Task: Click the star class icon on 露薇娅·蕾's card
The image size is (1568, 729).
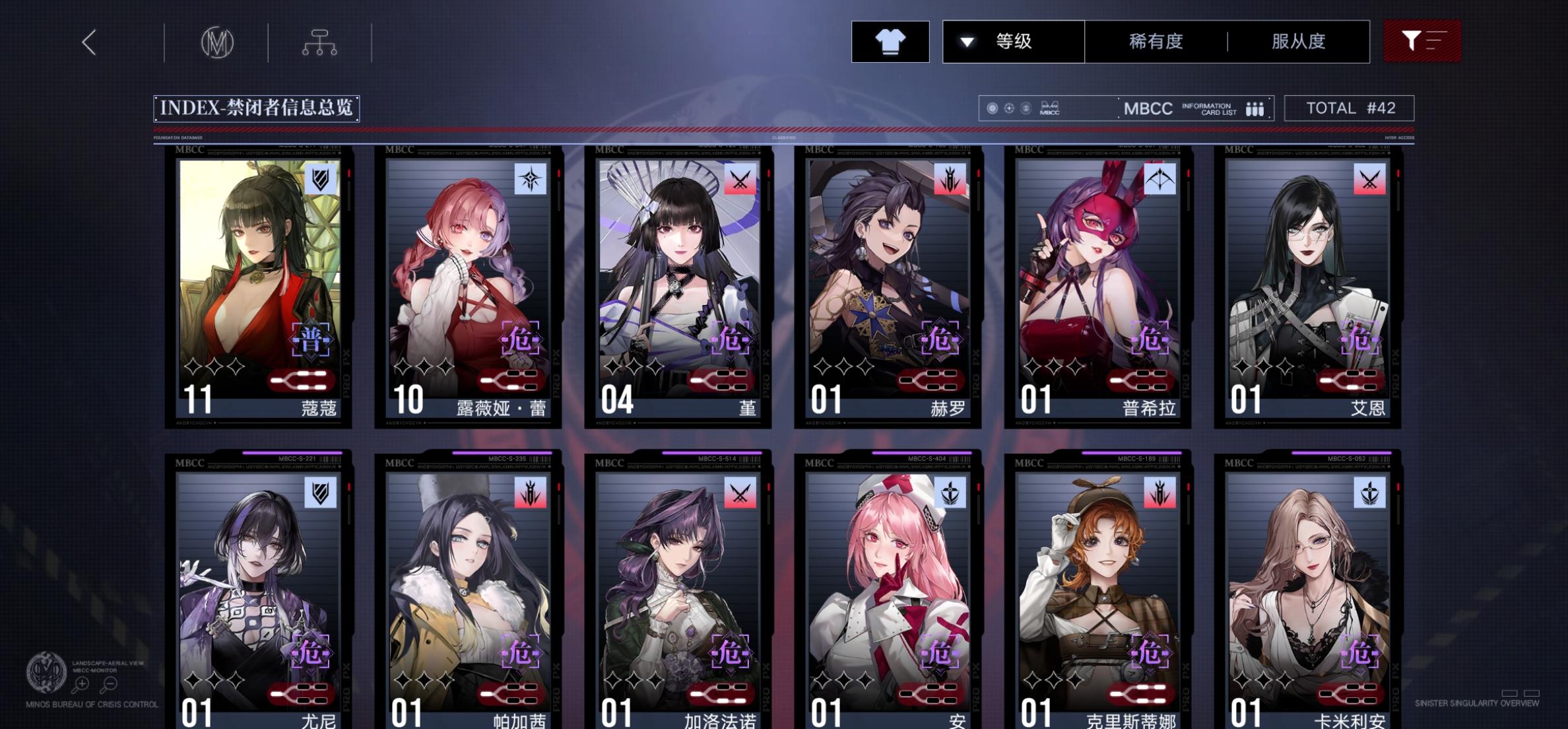Action: tap(532, 179)
